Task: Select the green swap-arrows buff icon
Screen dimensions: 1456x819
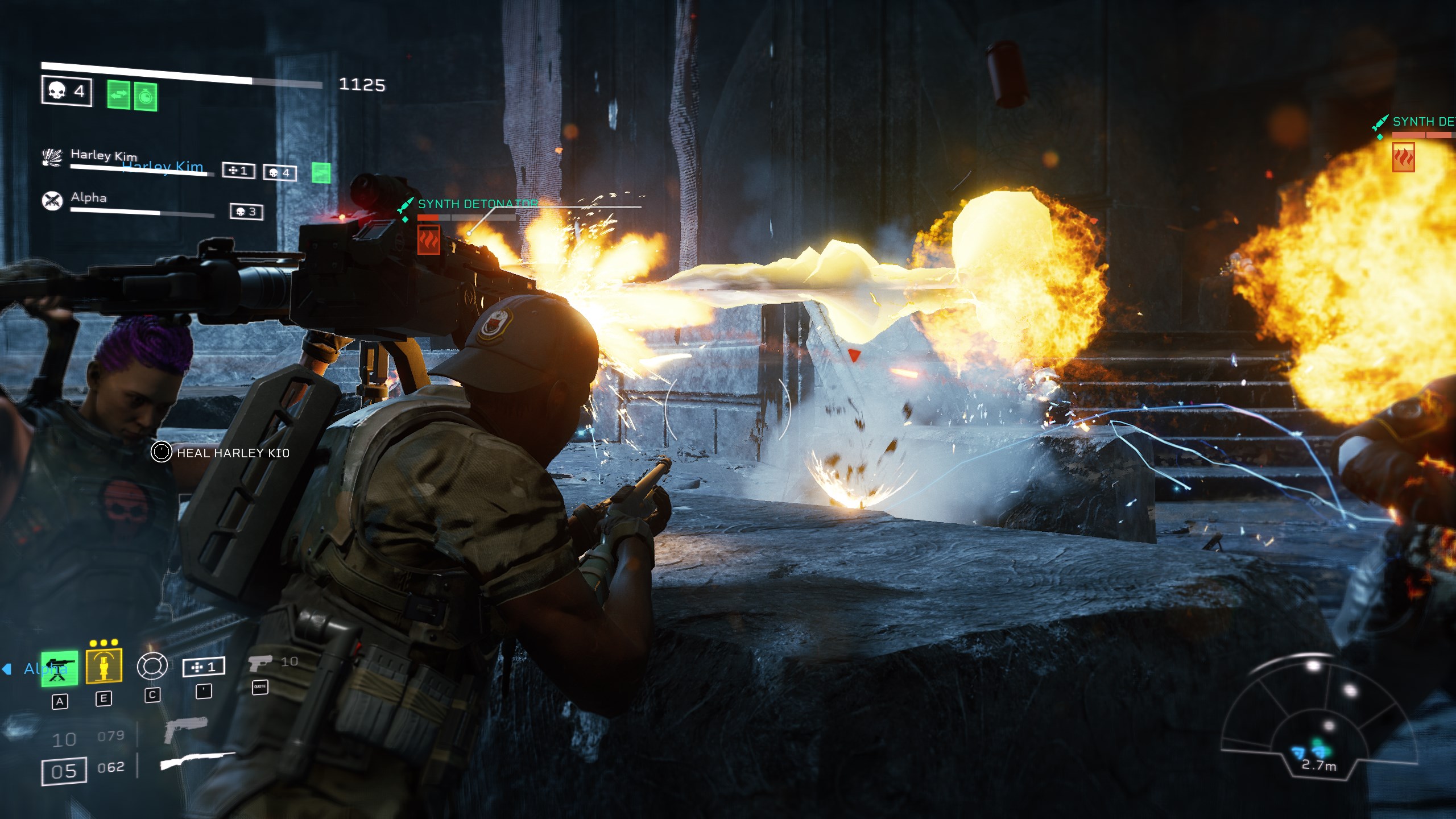Action: click(x=119, y=95)
